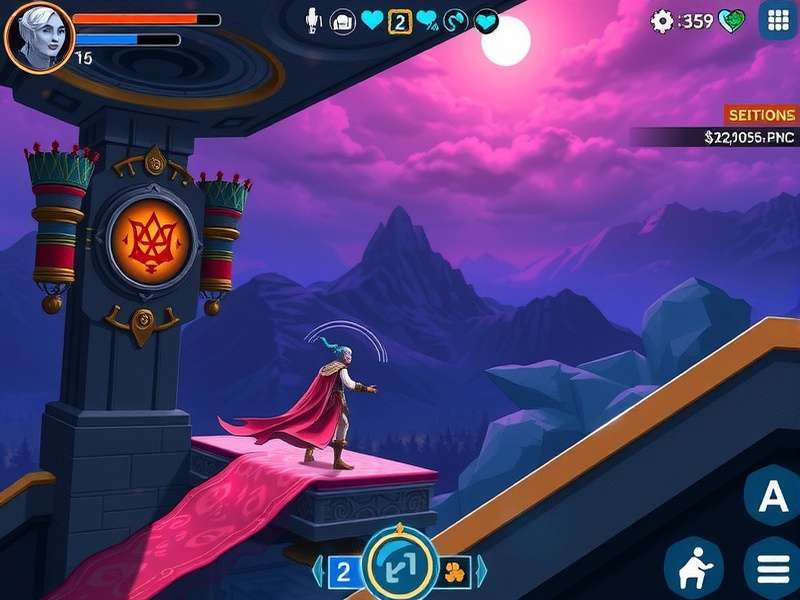The width and height of the screenshot is (800, 600).
Task: Open the round helmet icon
Action: tap(342, 21)
